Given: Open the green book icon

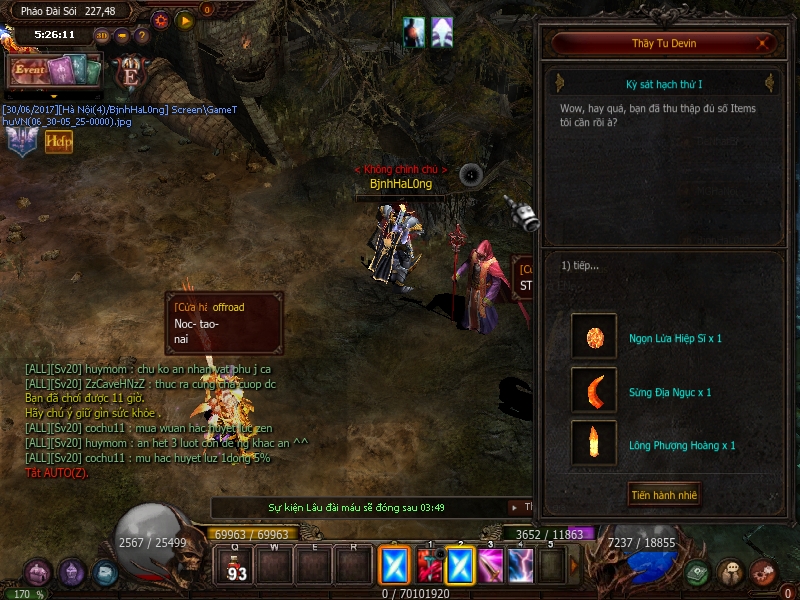Looking at the screenshot, I should click(x=698, y=573).
